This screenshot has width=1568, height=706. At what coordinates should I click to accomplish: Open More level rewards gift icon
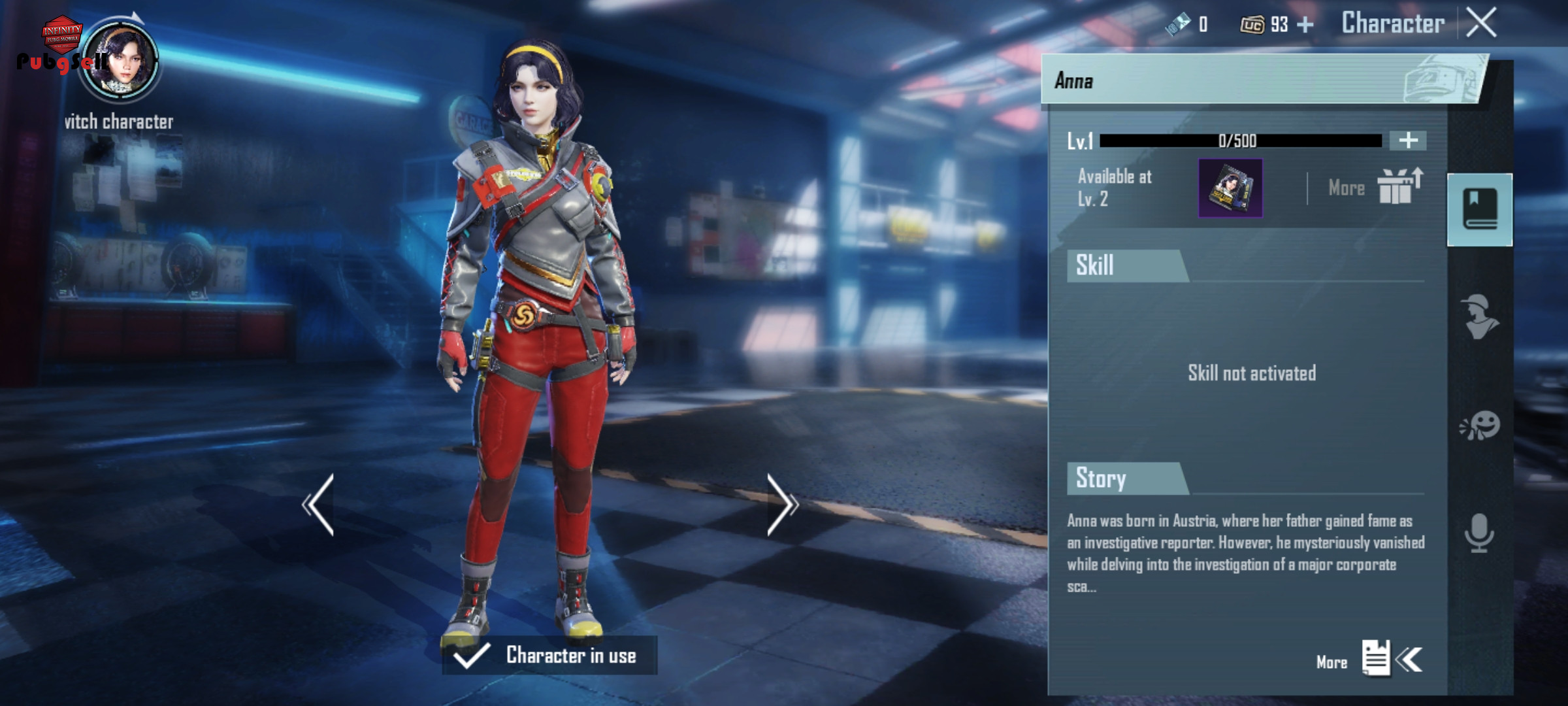point(1398,187)
